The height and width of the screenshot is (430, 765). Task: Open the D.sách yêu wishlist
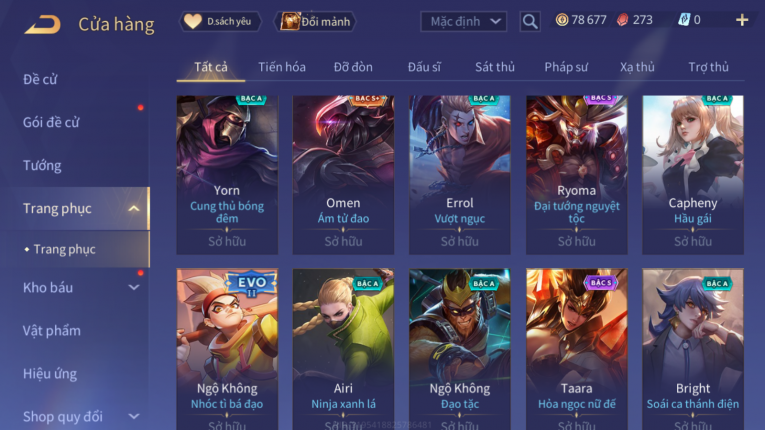[x=220, y=21]
